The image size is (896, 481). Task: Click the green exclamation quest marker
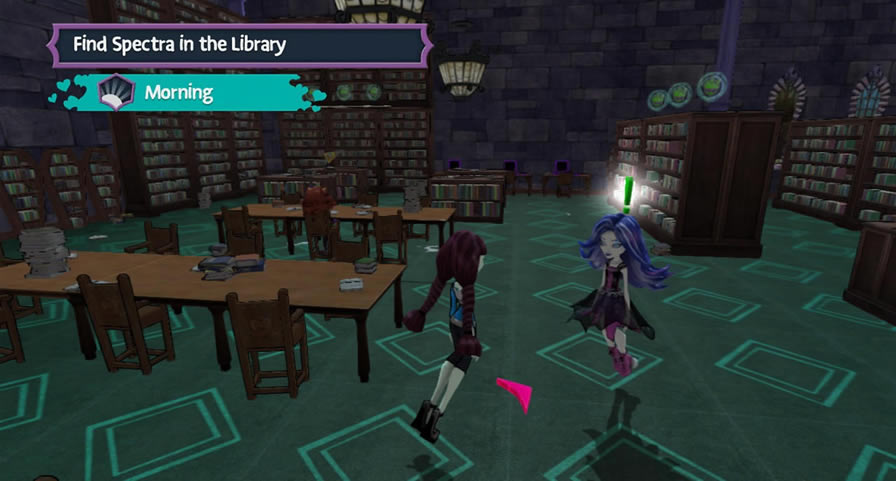tap(627, 192)
